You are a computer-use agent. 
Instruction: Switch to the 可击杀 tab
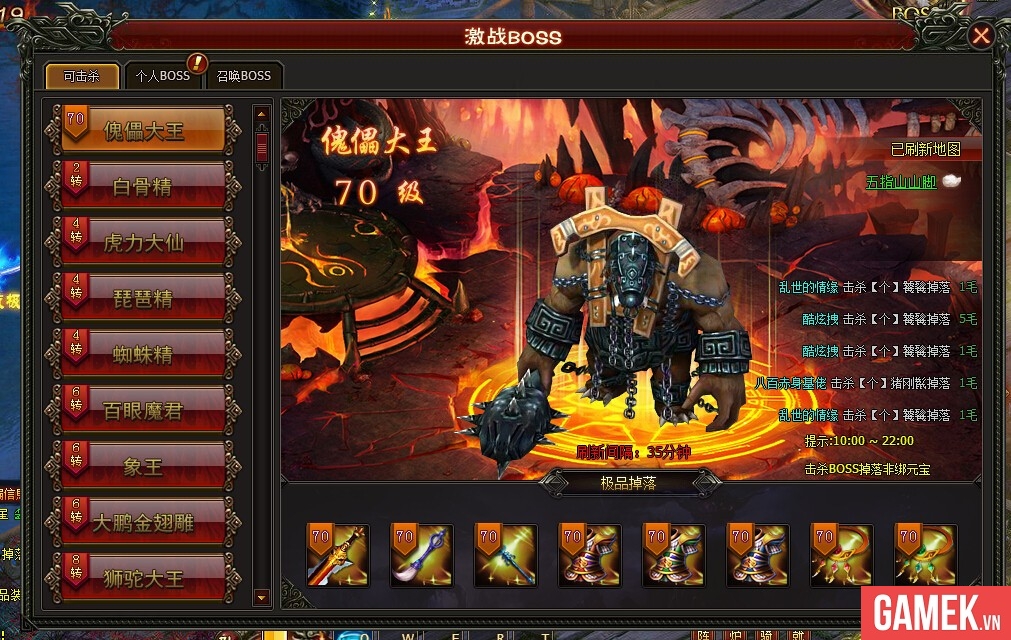coord(82,76)
